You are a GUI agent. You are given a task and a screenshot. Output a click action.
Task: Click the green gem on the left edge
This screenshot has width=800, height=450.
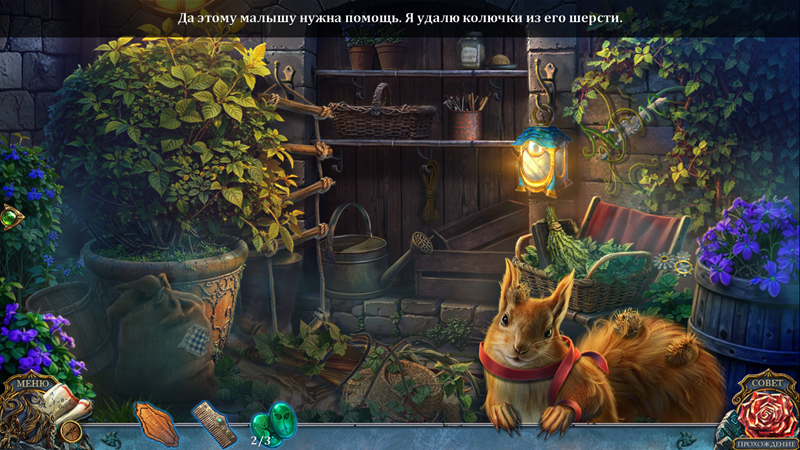tap(10, 217)
